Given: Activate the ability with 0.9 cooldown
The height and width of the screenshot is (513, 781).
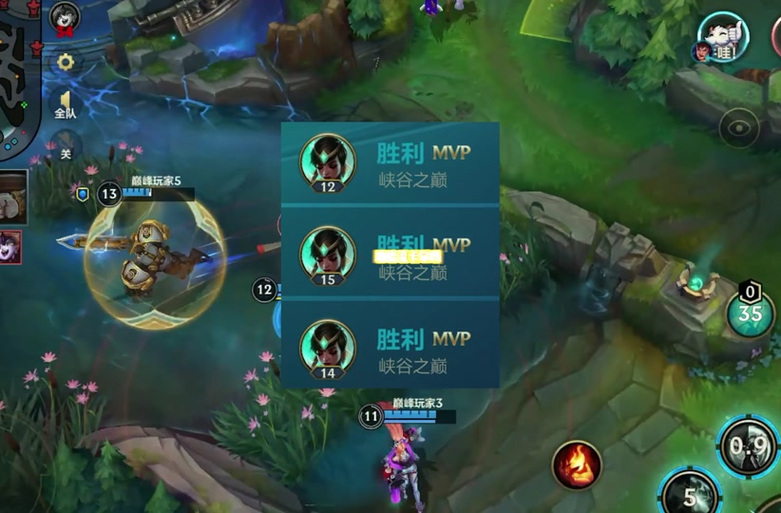Looking at the screenshot, I should tap(750, 446).
